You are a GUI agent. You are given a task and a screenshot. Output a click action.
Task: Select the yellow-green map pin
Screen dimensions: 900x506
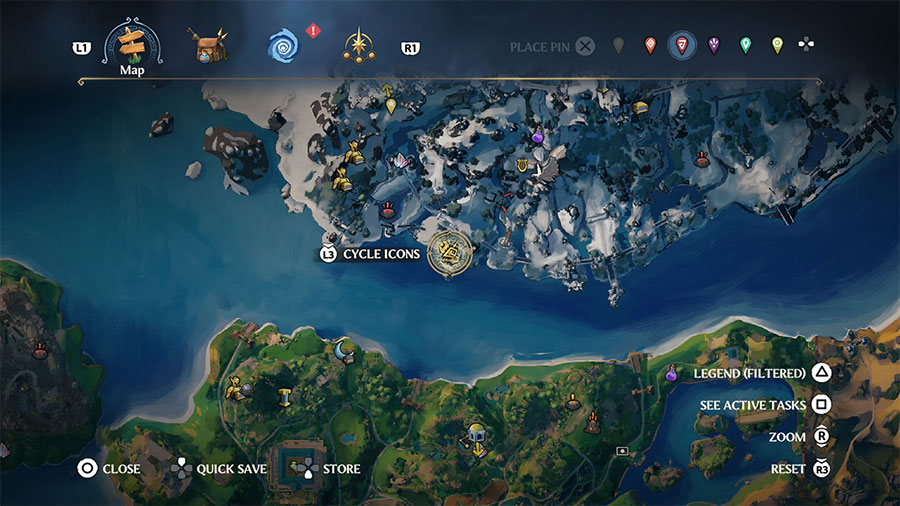(x=777, y=45)
